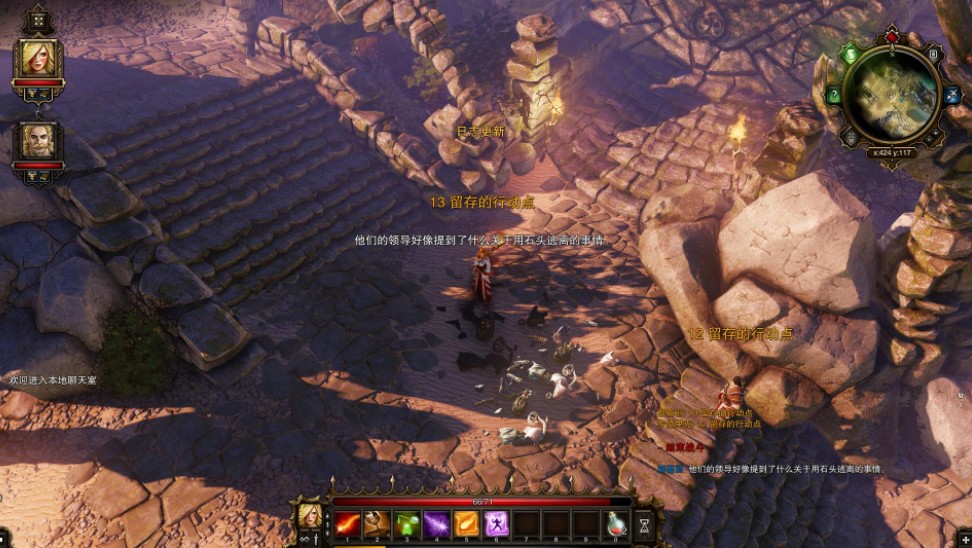Activate the fire streak skill in slot 1
This screenshot has height=548, width=972.
tap(347, 522)
